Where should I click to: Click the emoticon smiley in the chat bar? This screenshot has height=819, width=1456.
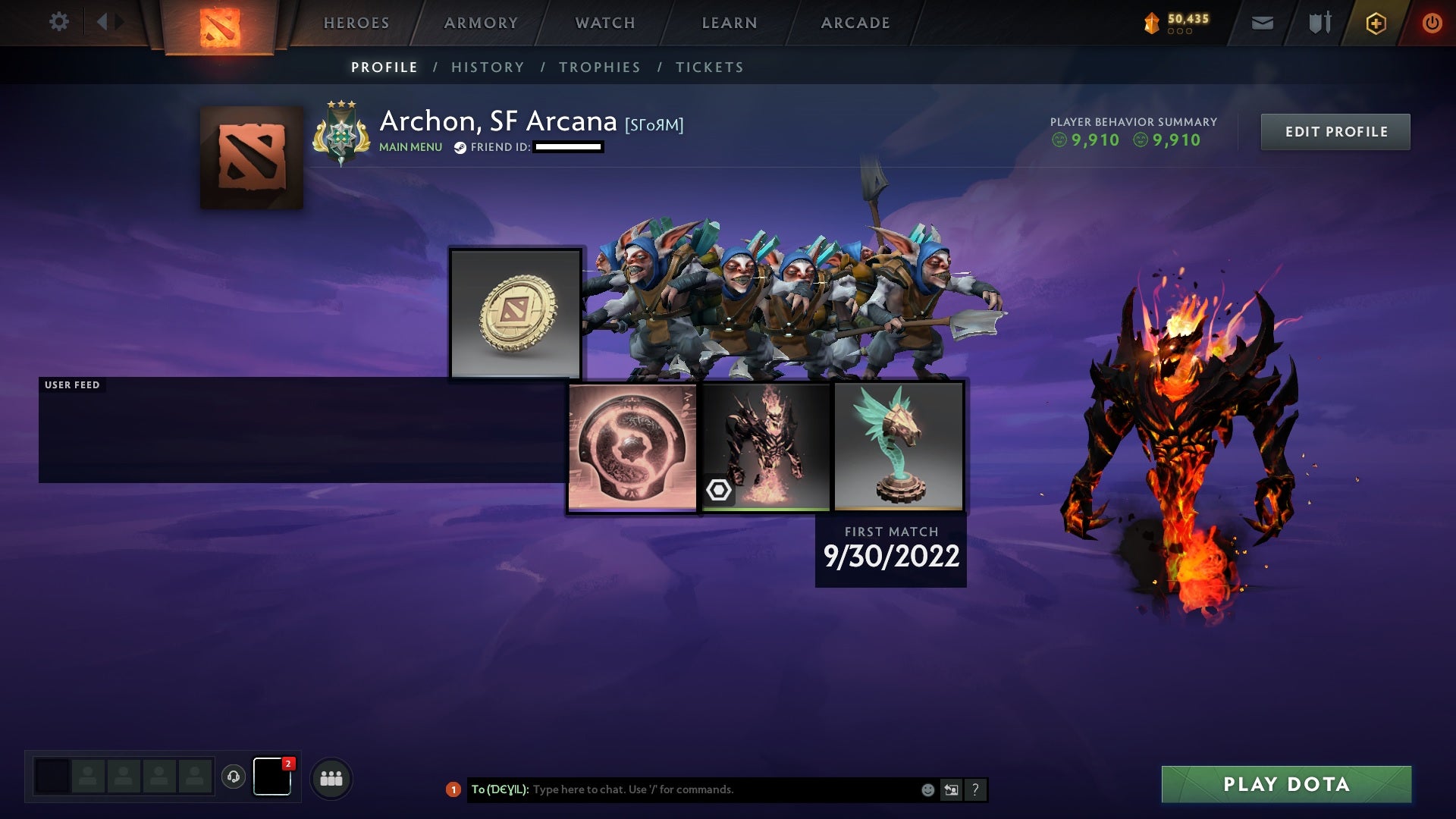[x=927, y=789]
